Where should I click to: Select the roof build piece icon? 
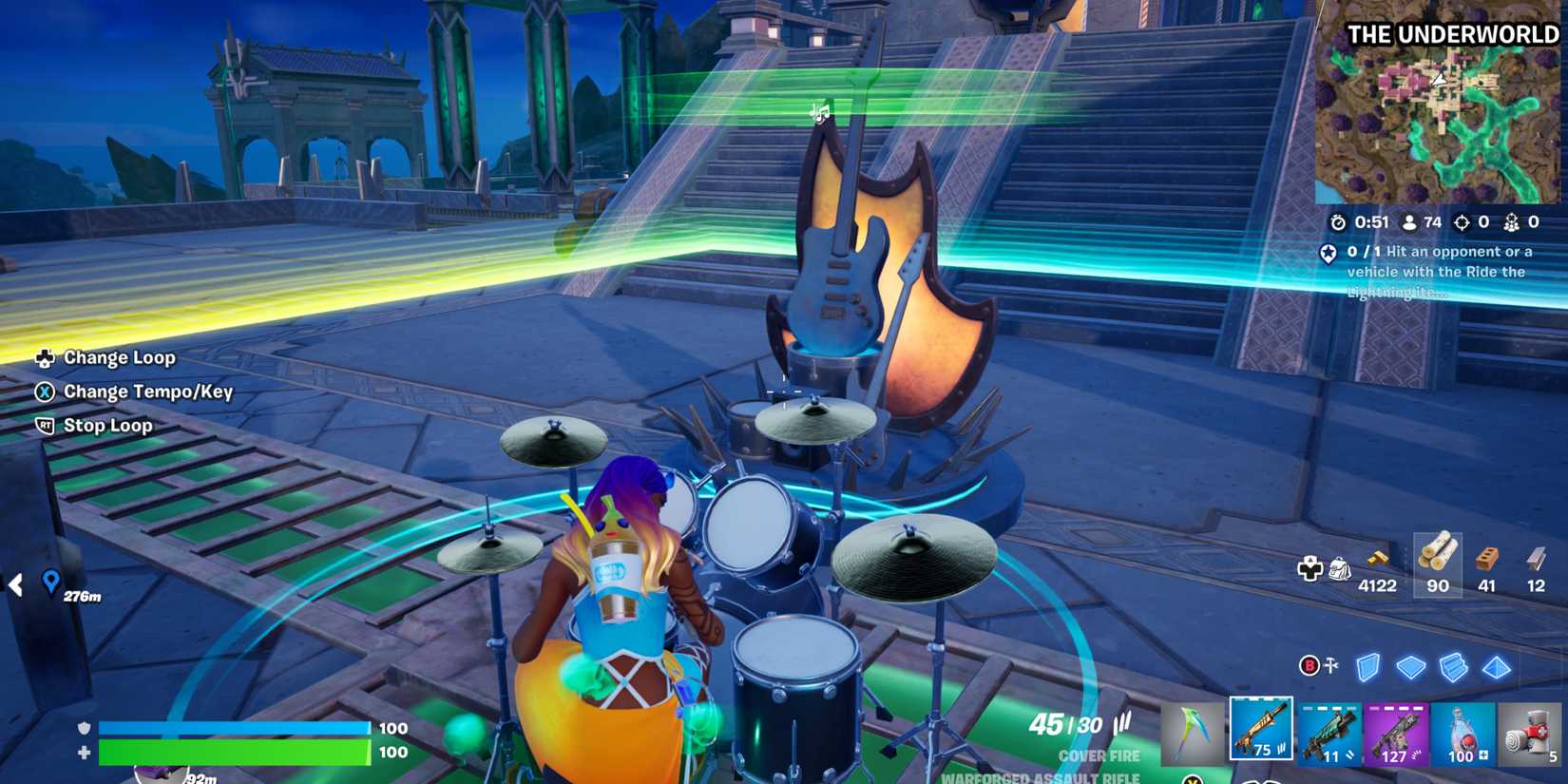1497,667
